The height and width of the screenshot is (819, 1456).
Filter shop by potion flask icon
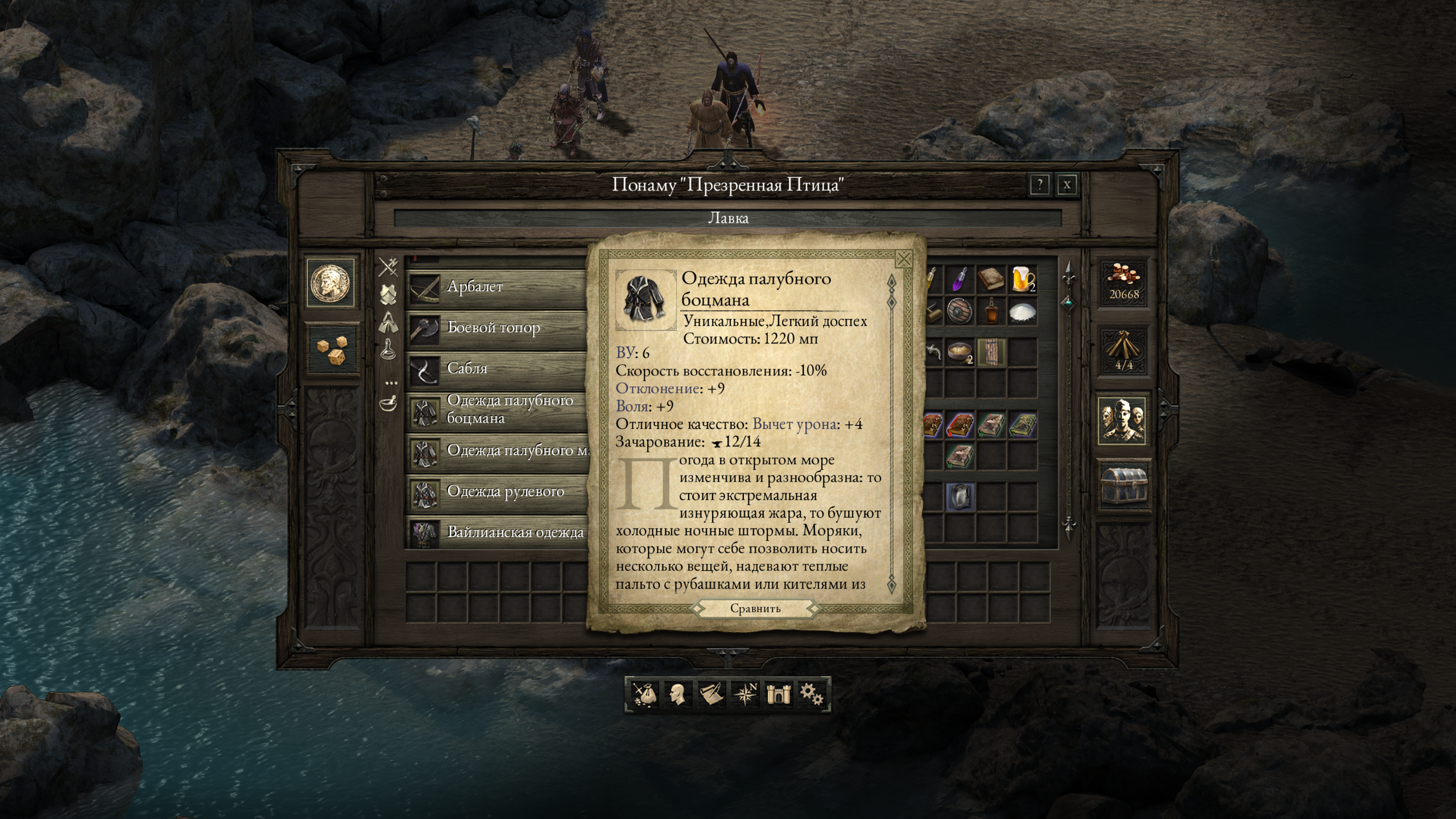[388, 348]
